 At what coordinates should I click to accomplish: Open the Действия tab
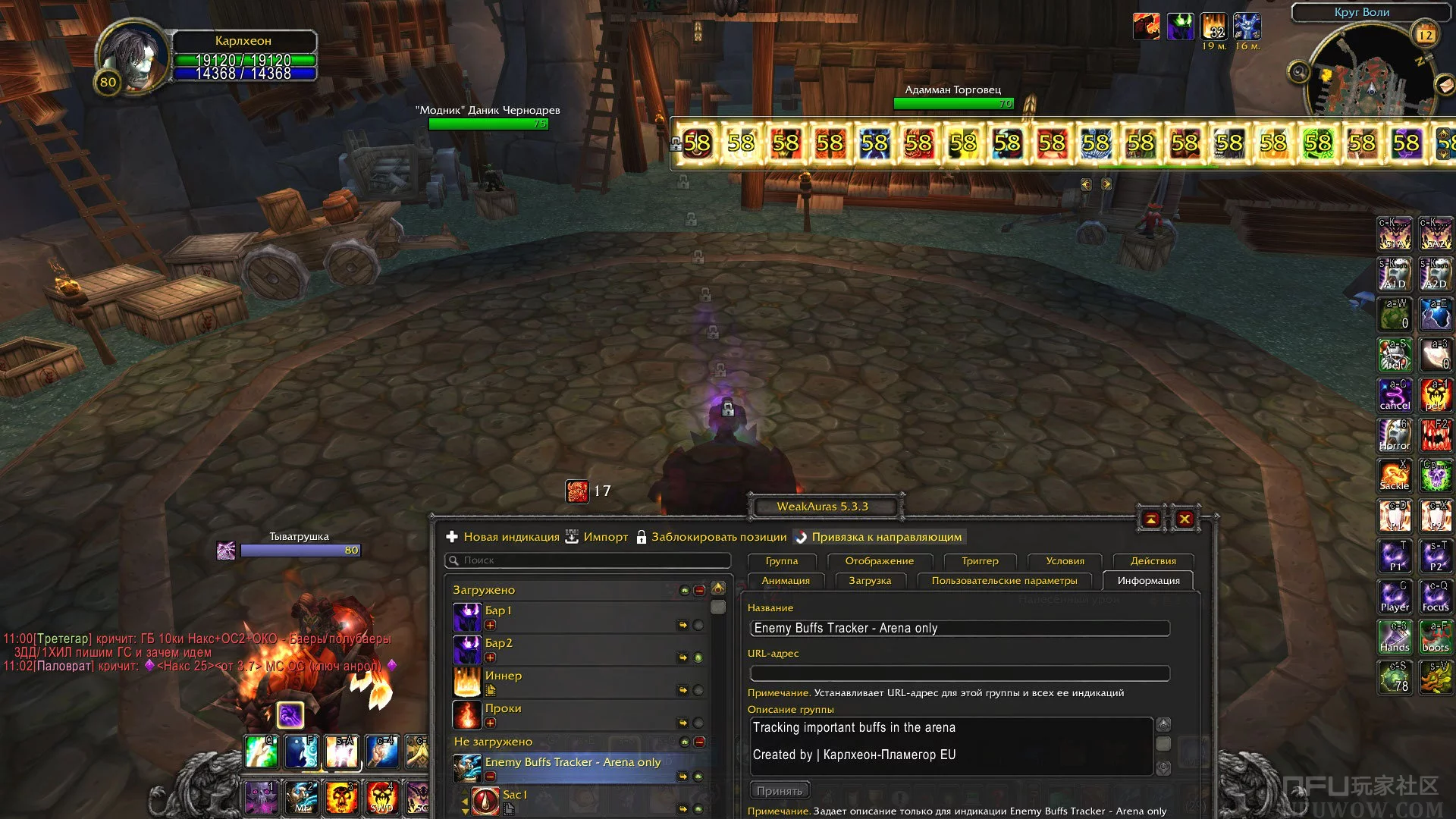[x=1153, y=561]
